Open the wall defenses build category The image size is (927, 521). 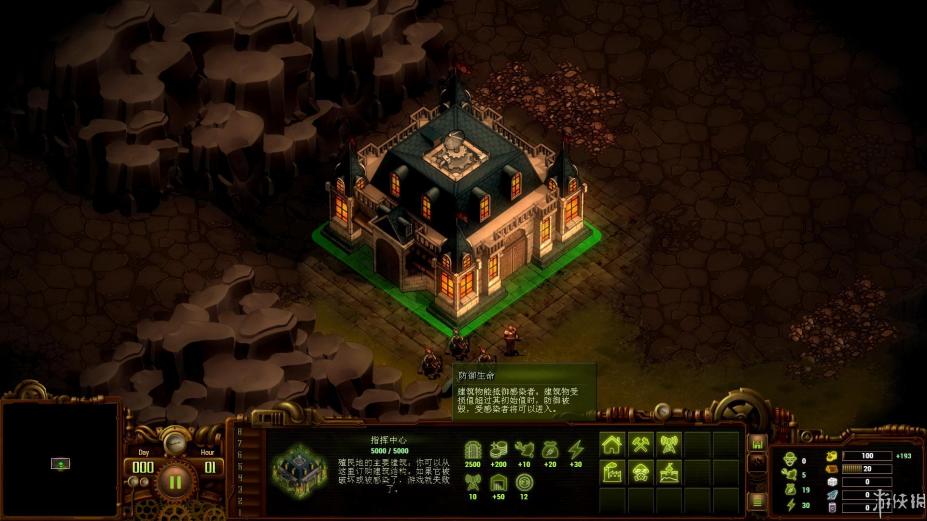pos(669,472)
